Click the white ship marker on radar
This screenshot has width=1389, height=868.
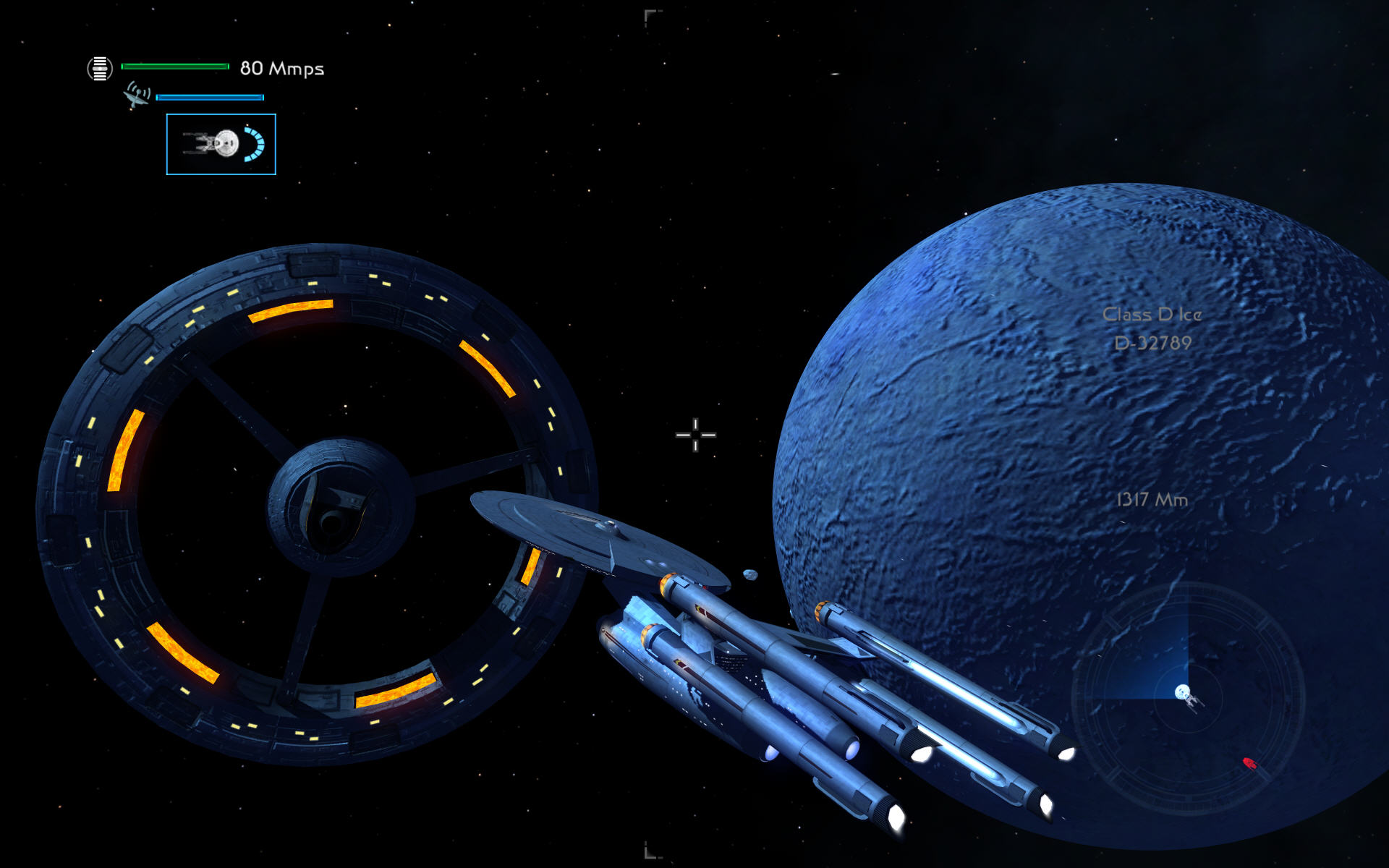coord(1184,693)
